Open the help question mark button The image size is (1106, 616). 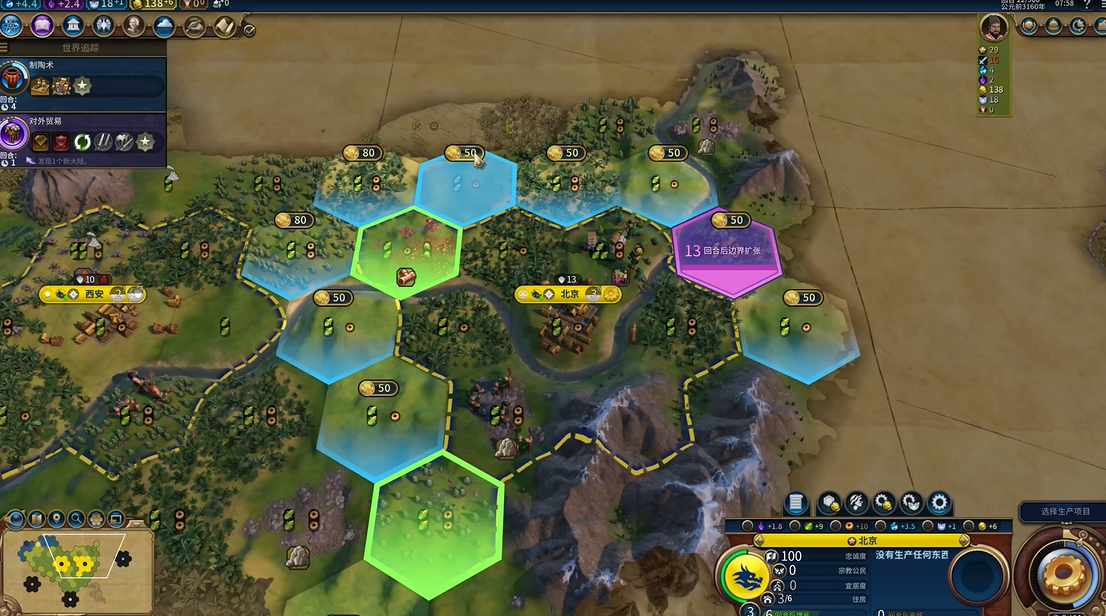pos(1087,5)
